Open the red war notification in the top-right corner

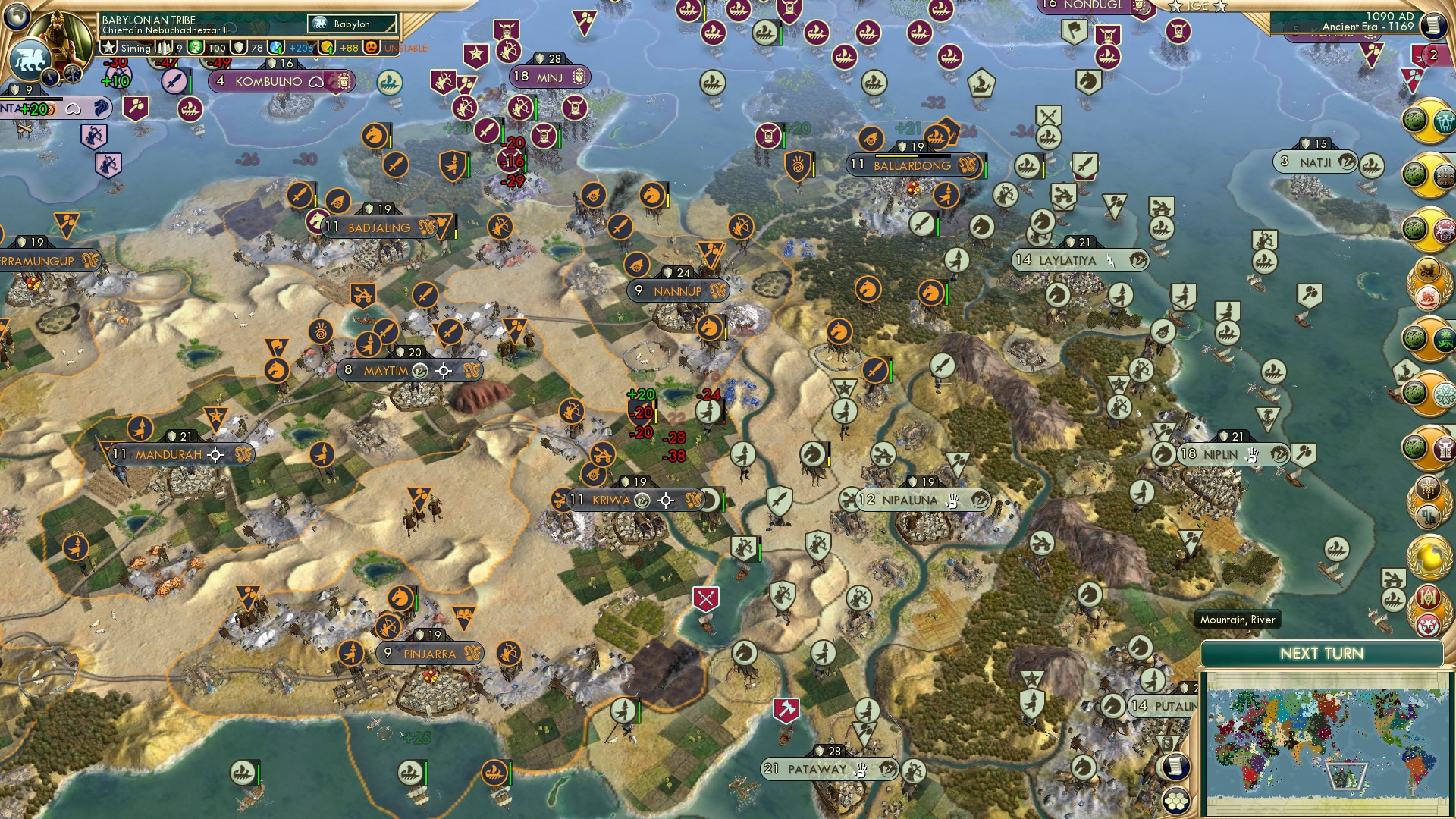(x=1433, y=55)
